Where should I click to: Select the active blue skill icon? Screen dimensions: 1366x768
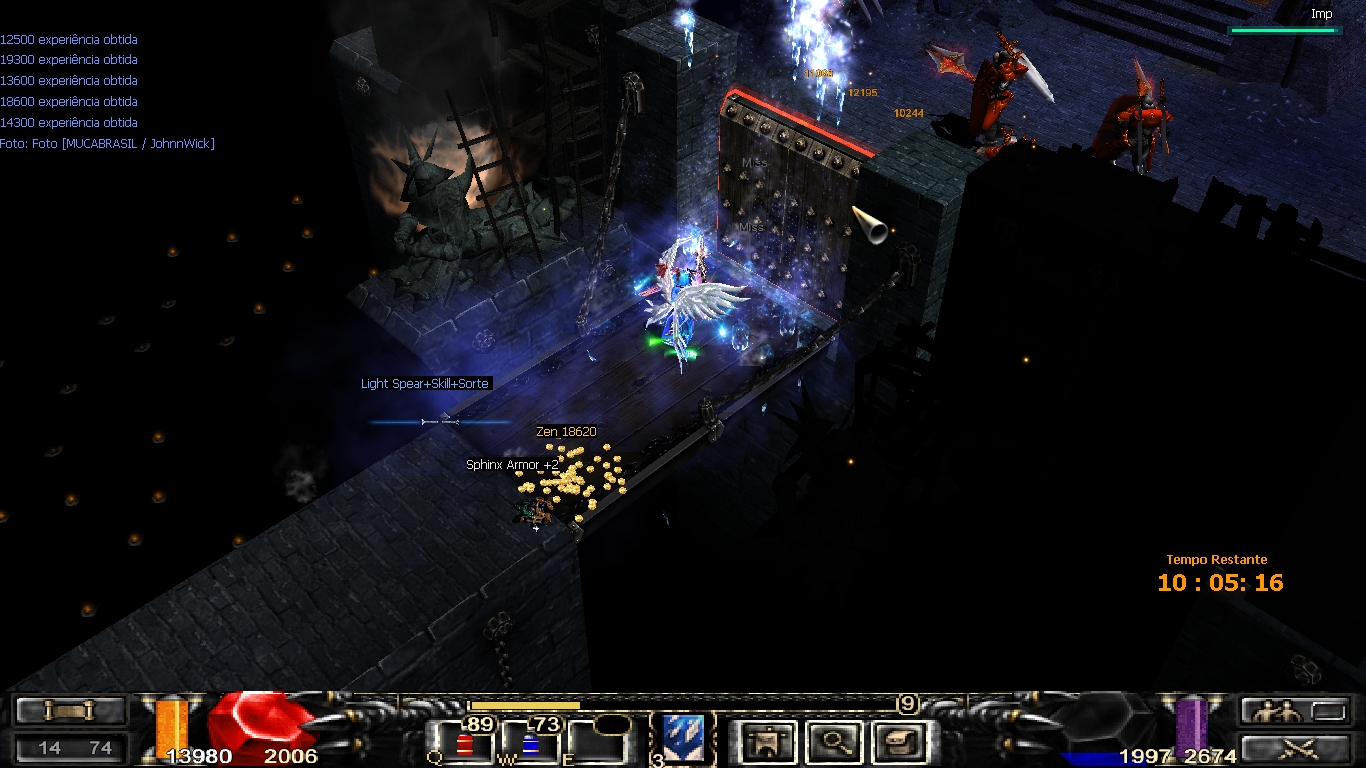[683, 738]
